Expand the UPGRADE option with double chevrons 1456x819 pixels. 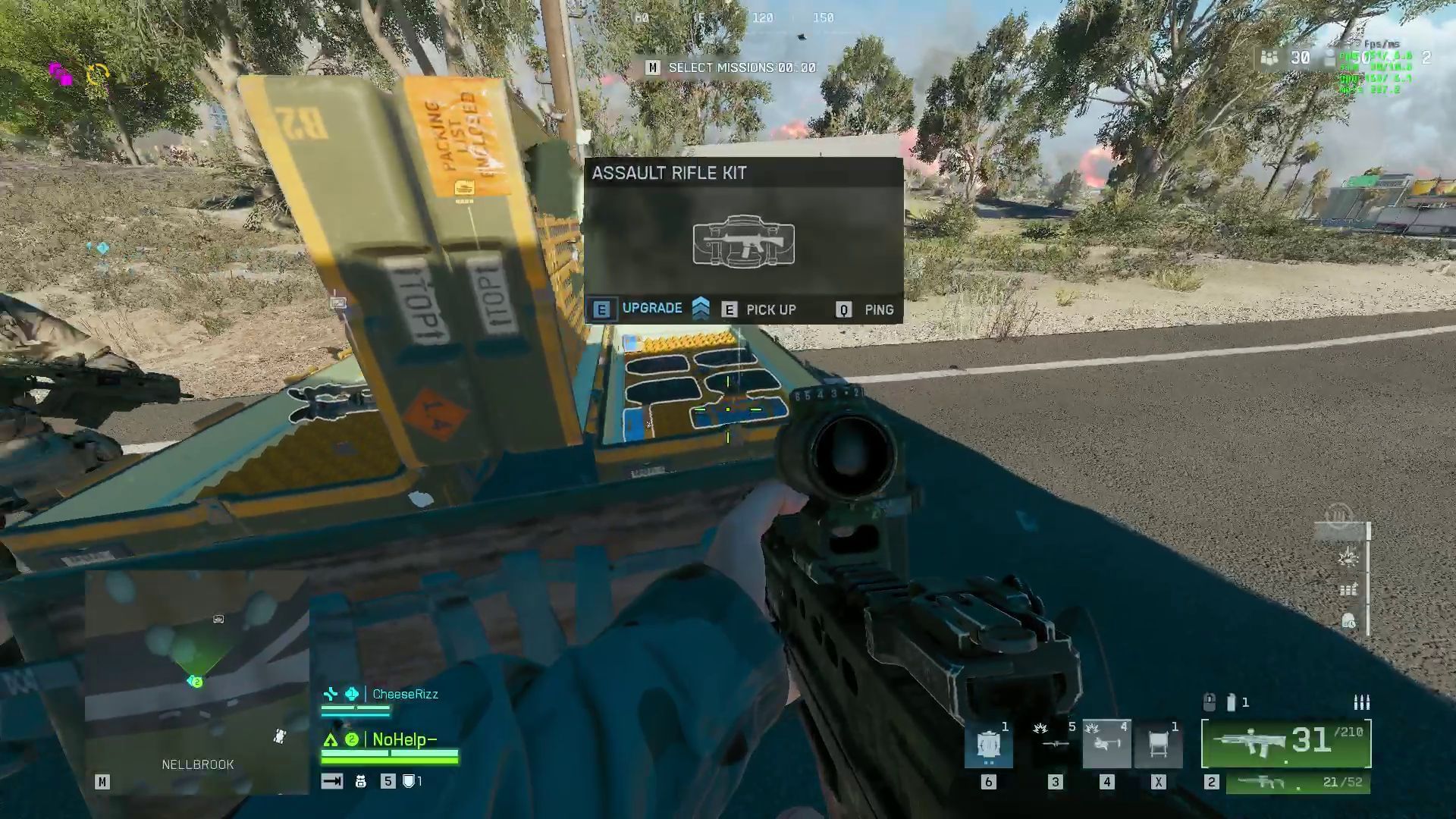[699, 309]
